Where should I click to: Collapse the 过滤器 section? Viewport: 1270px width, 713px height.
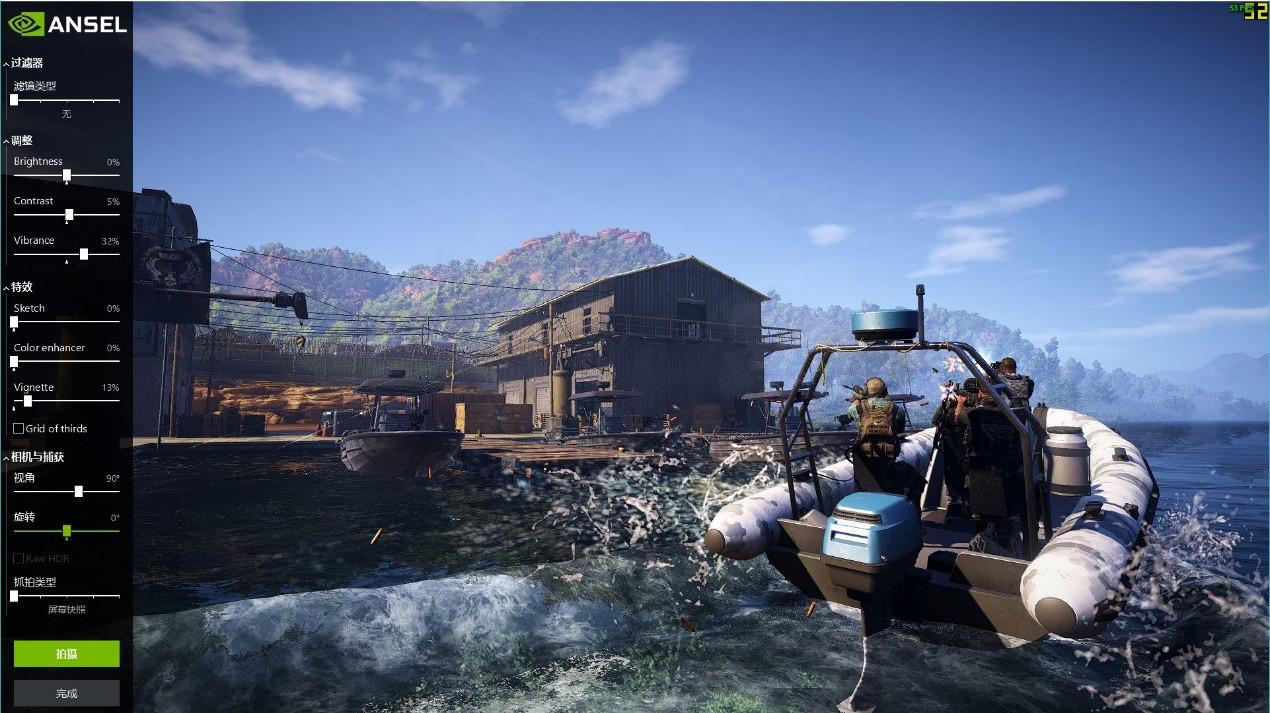click(7, 63)
